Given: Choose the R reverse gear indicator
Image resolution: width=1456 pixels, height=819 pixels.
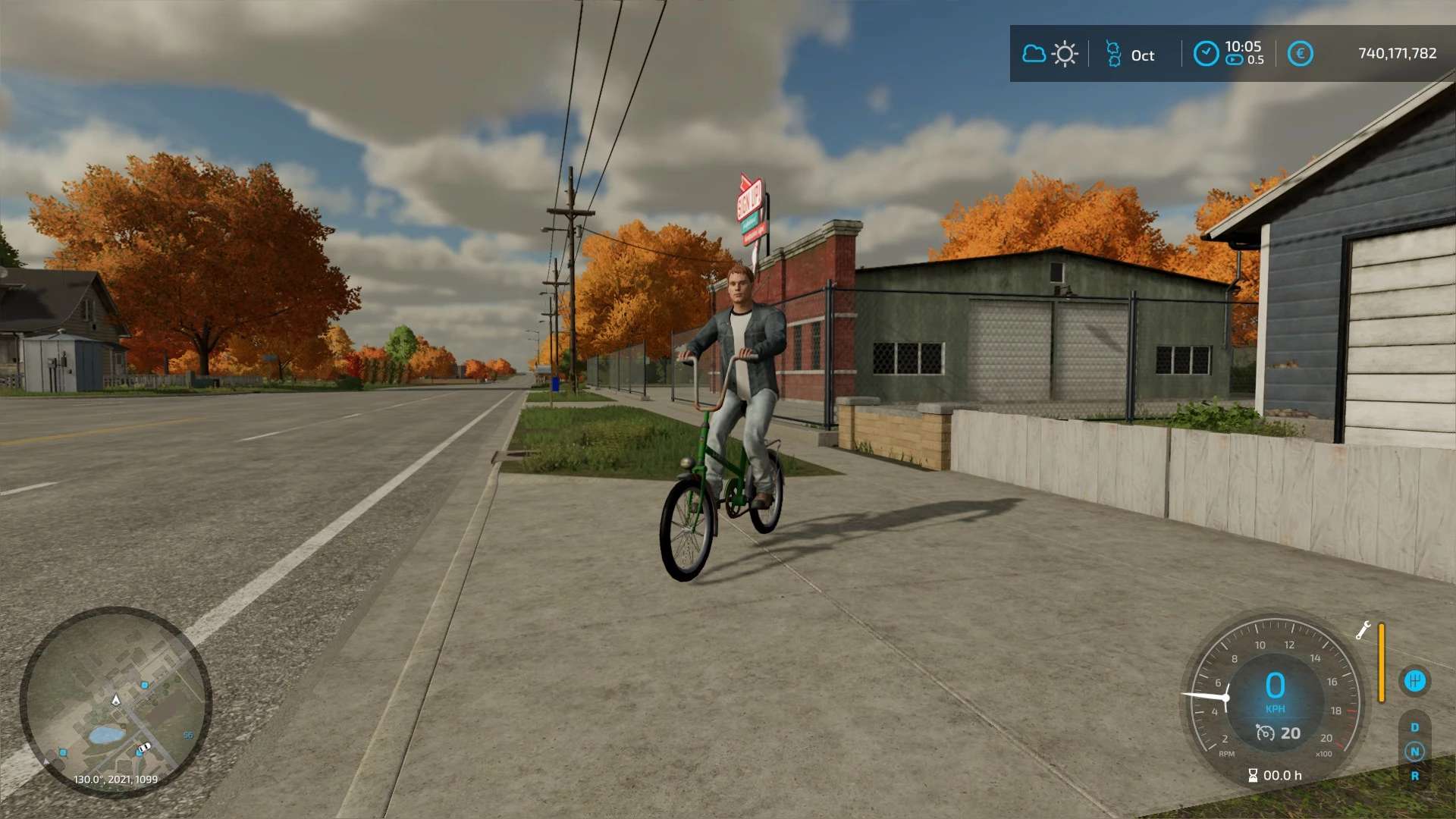Looking at the screenshot, I should point(1414,776).
